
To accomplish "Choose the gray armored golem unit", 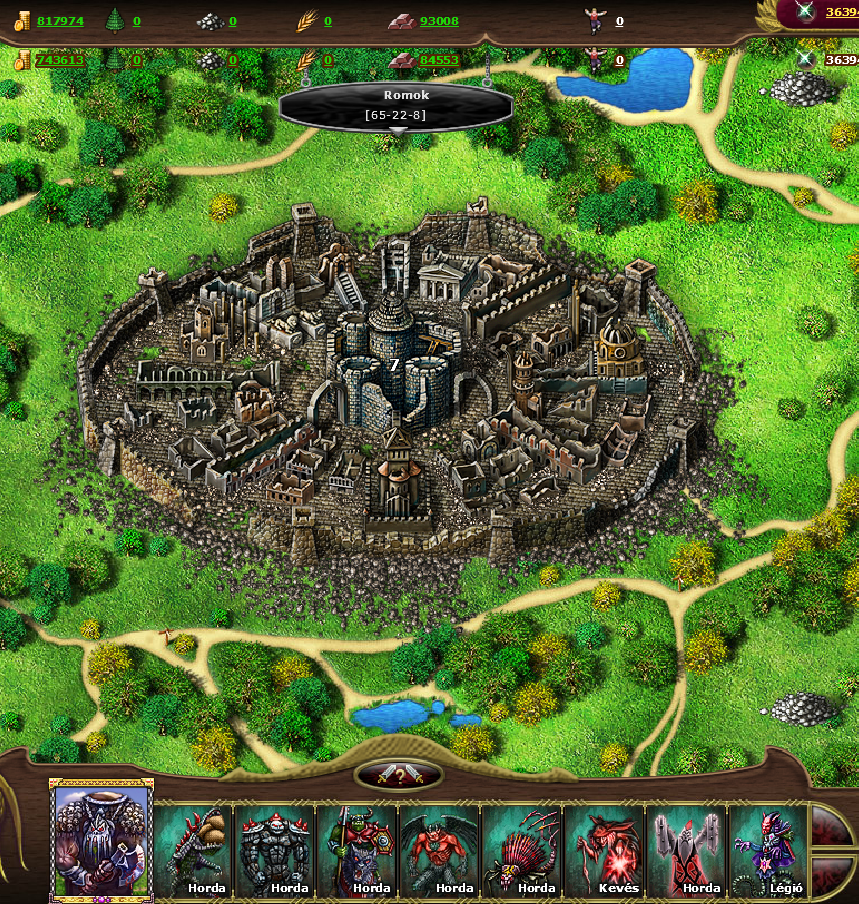I will click(x=275, y=850).
